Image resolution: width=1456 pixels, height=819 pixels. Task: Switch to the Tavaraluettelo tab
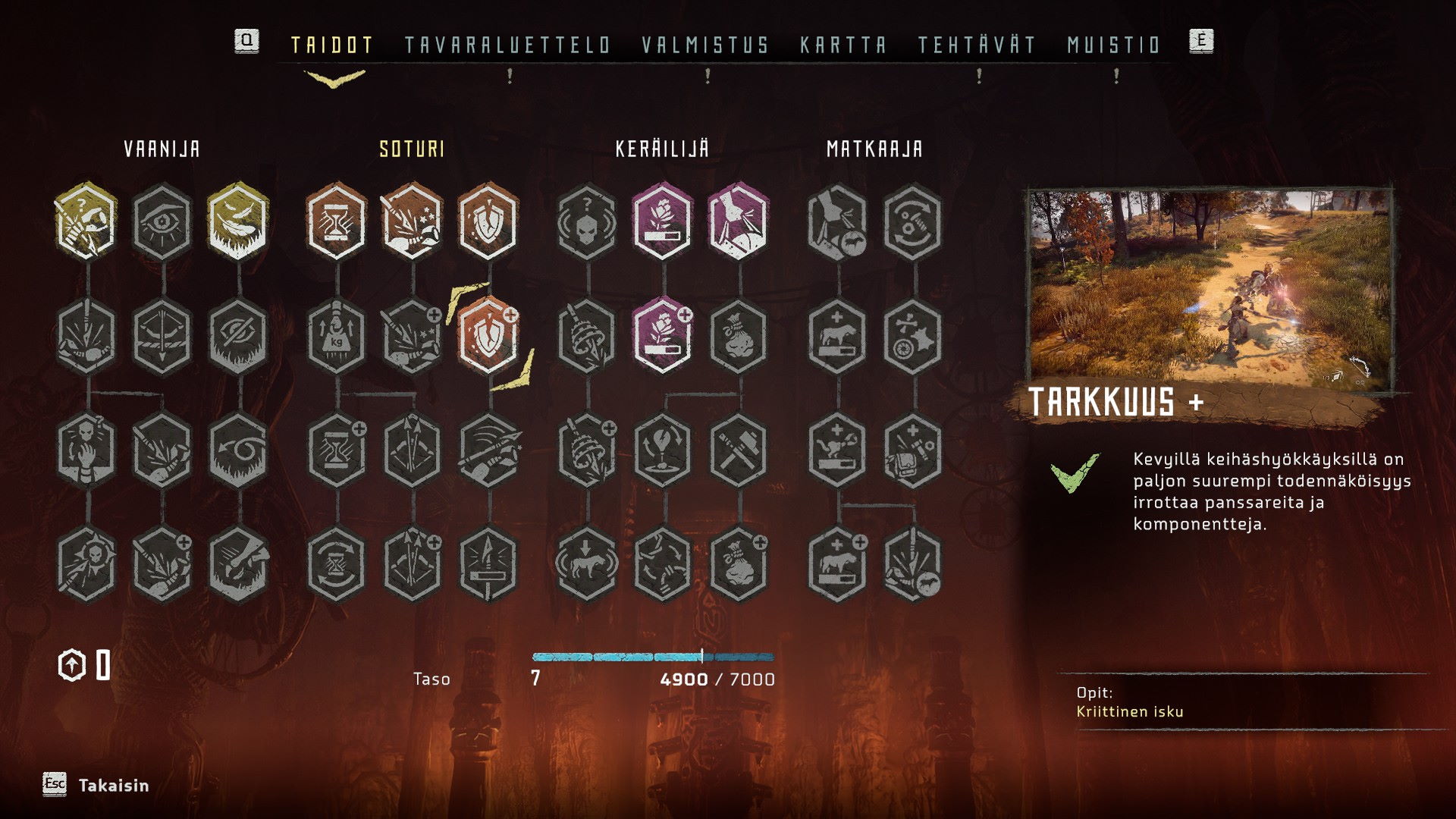[x=507, y=45]
